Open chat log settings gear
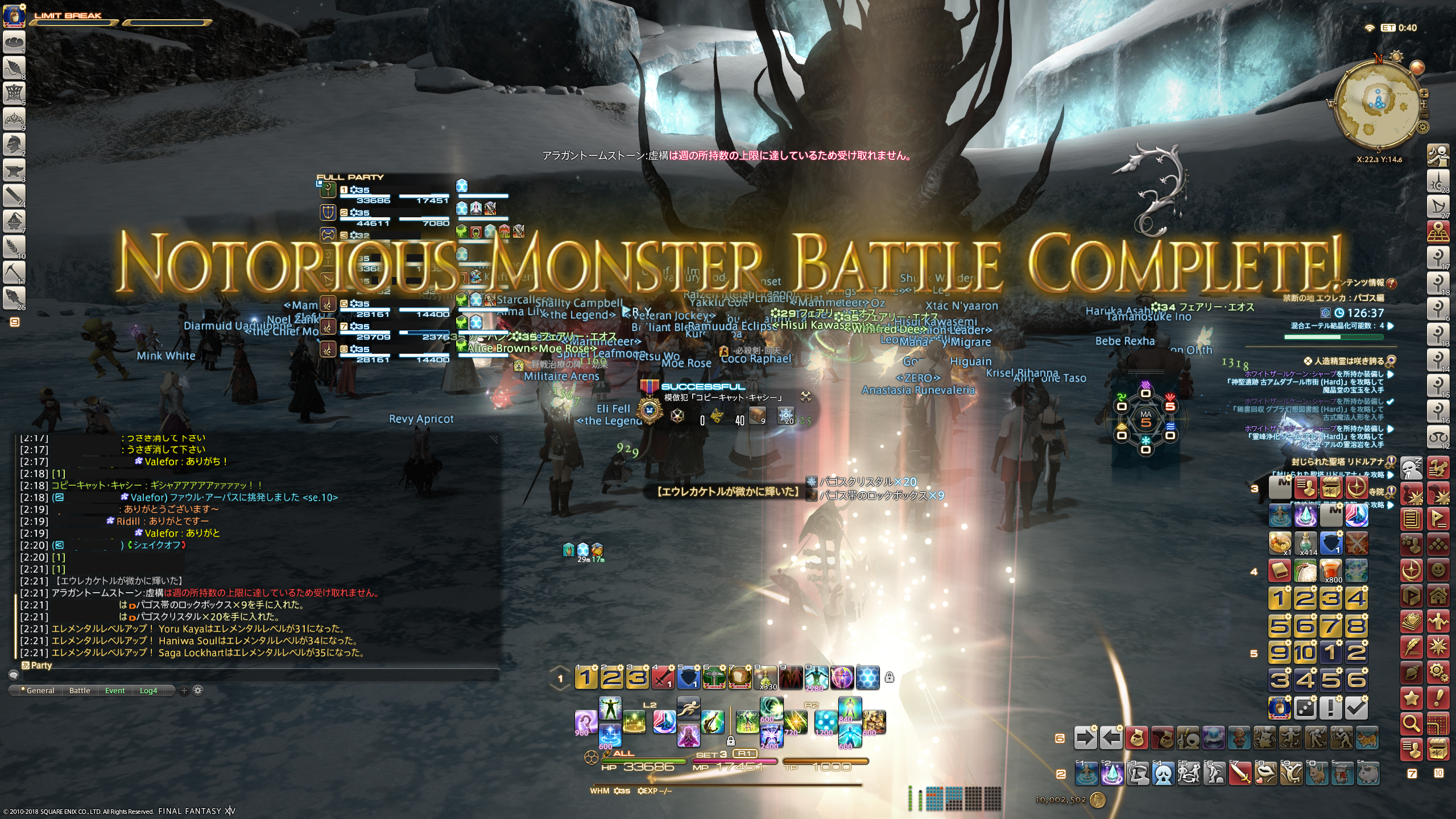Screen dimensions: 1456x819 (198, 690)
